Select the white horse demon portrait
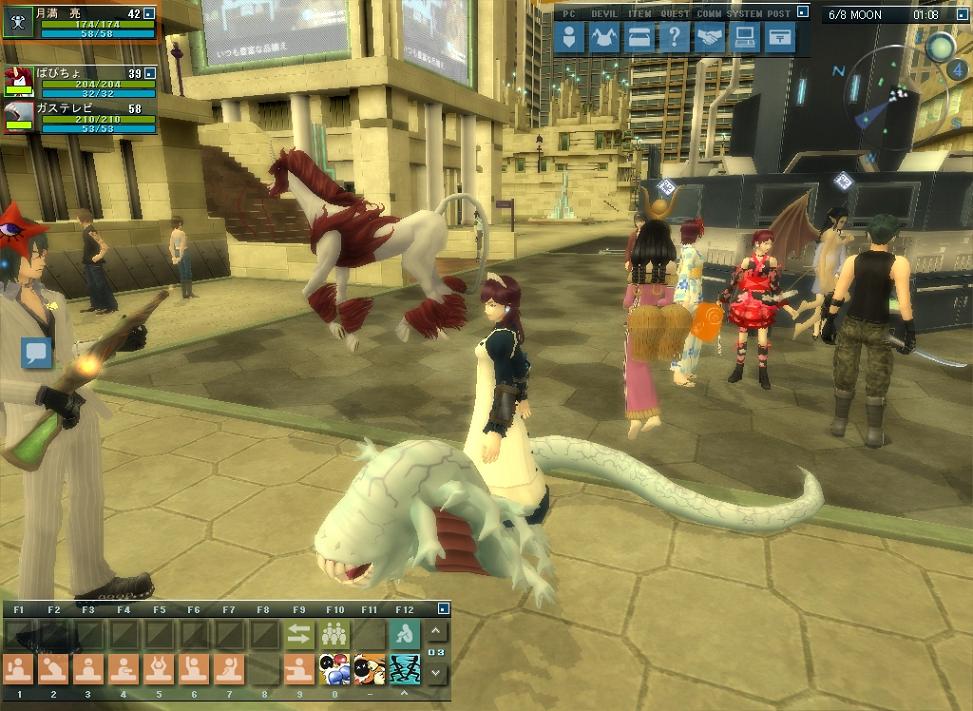The height and width of the screenshot is (711, 973). click(x=18, y=82)
